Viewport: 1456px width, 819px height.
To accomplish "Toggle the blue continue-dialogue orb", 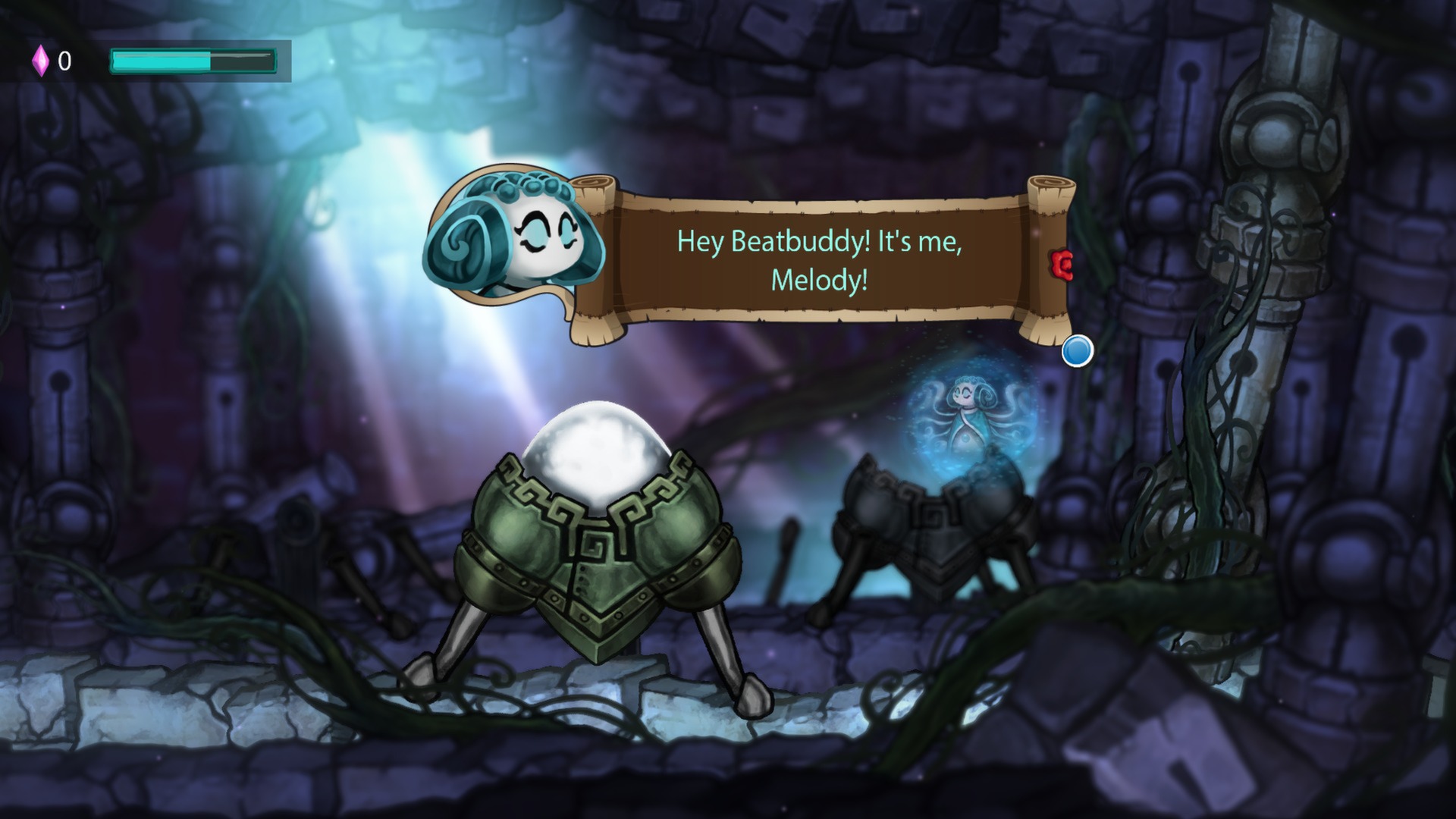I will [1078, 351].
